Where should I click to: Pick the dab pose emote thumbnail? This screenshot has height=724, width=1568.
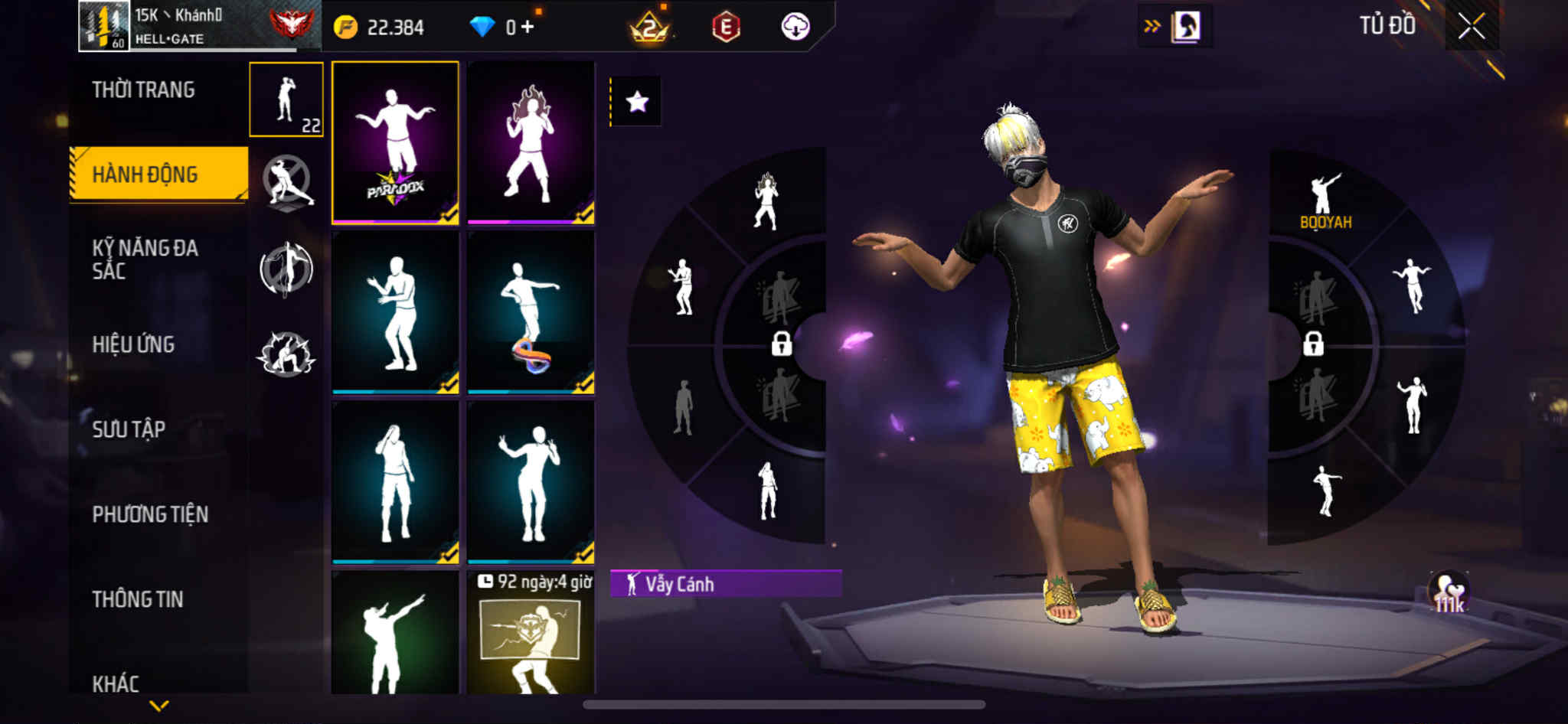[395, 634]
